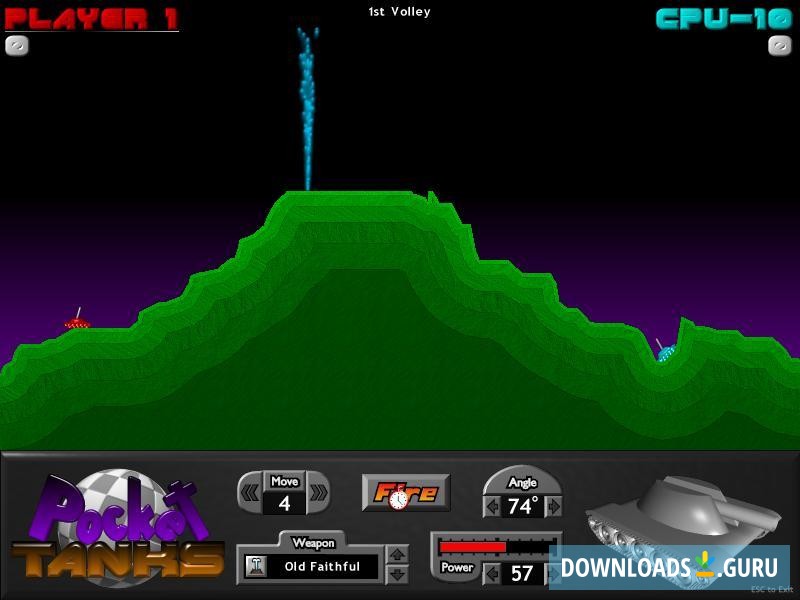Move the tank right
Viewport: 800px width, 600px height.
pos(317,492)
